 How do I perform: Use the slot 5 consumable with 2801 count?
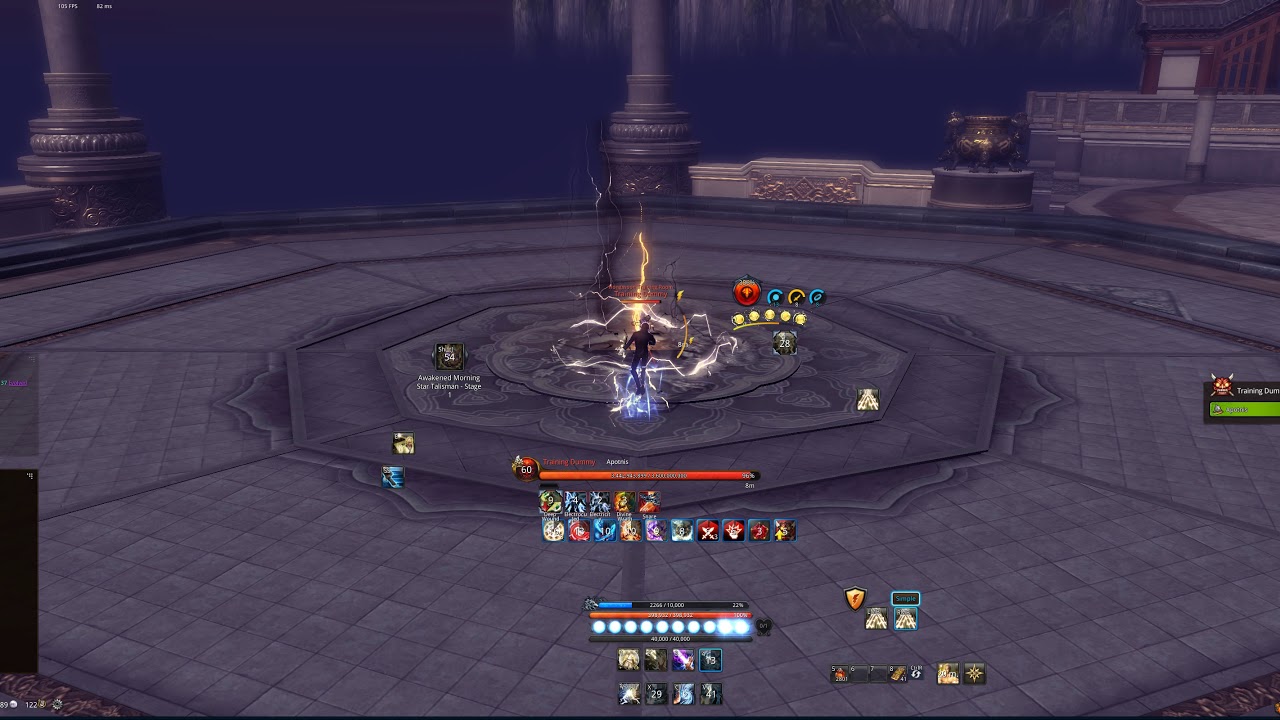pyautogui.click(x=840, y=674)
